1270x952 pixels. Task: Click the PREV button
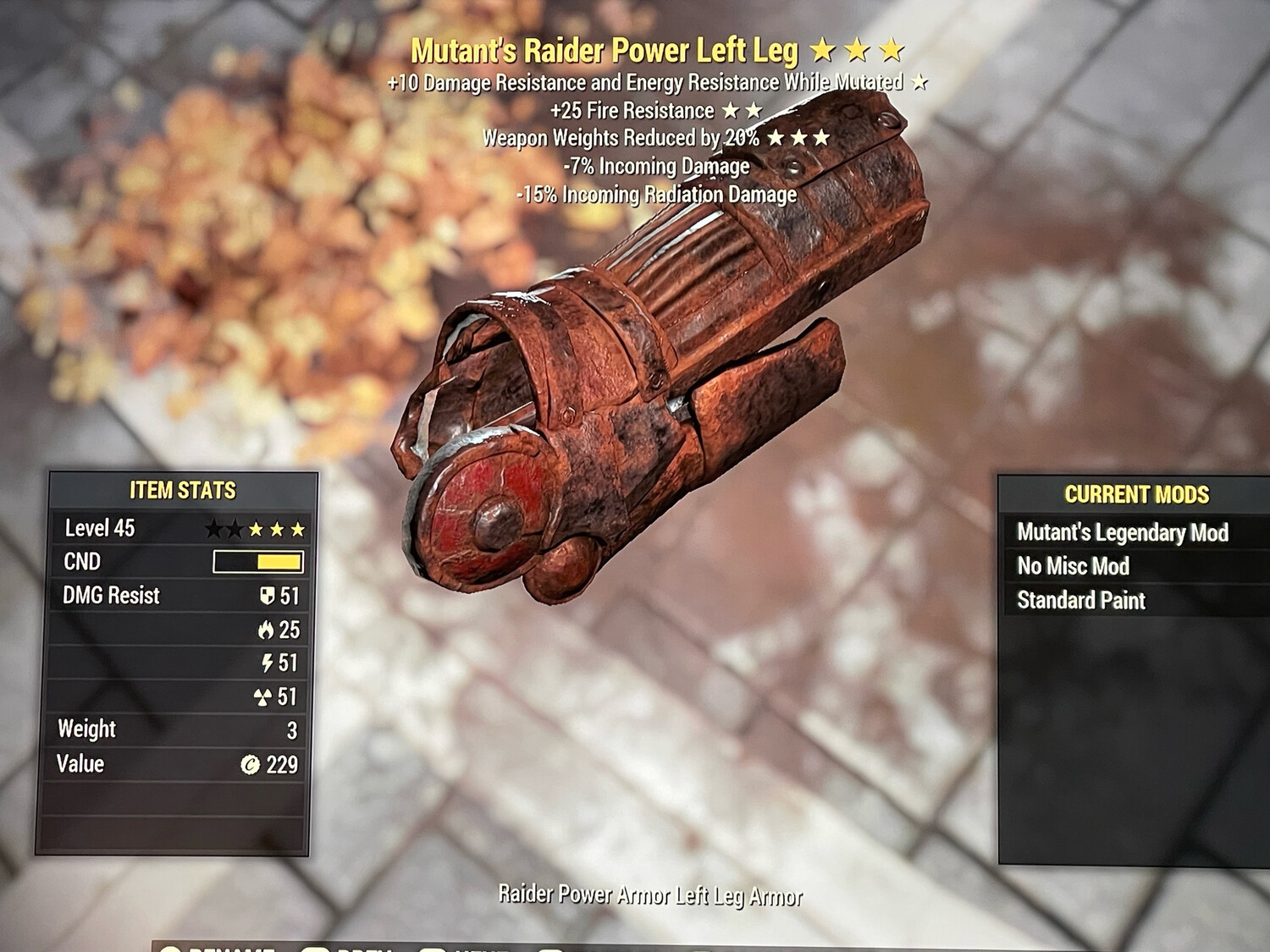coord(364,948)
